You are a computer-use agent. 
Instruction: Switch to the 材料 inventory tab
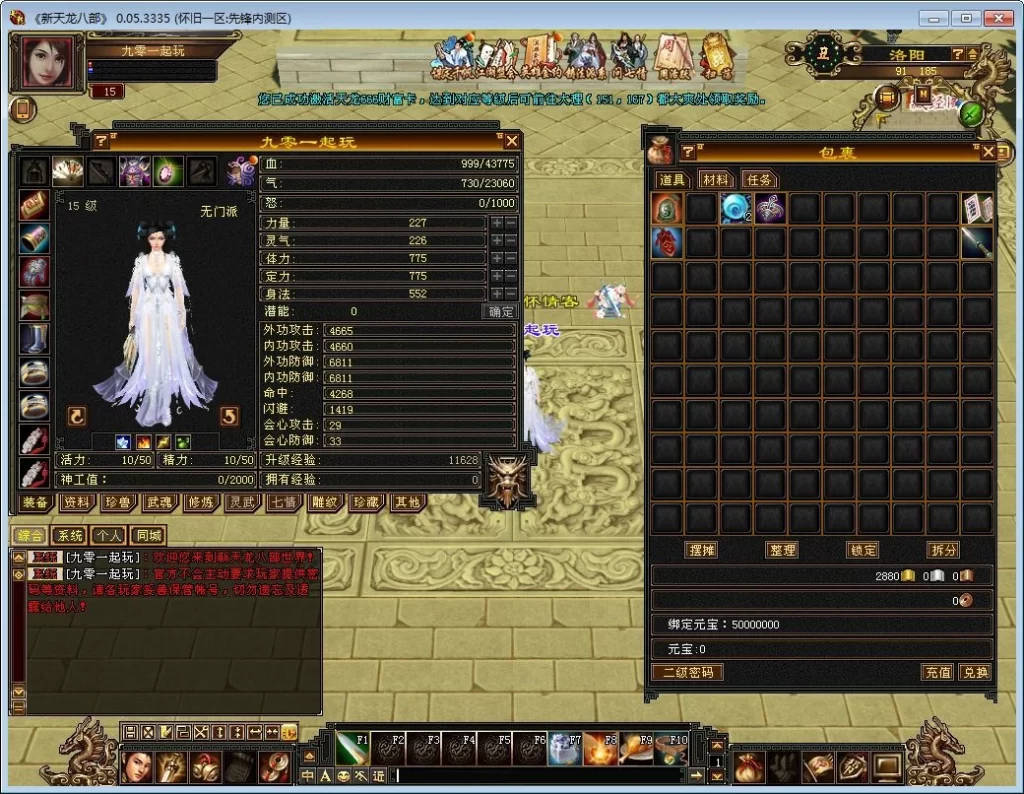pos(715,180)
